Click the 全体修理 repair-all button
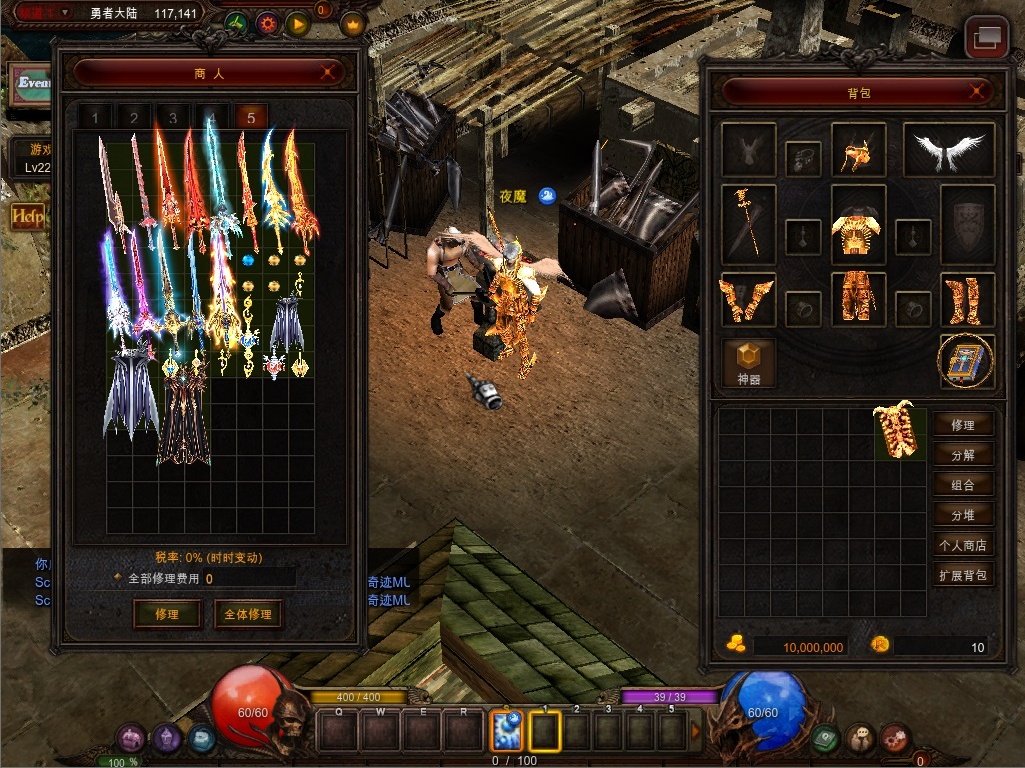The image size is (1025, 768). tap(247, 614)
